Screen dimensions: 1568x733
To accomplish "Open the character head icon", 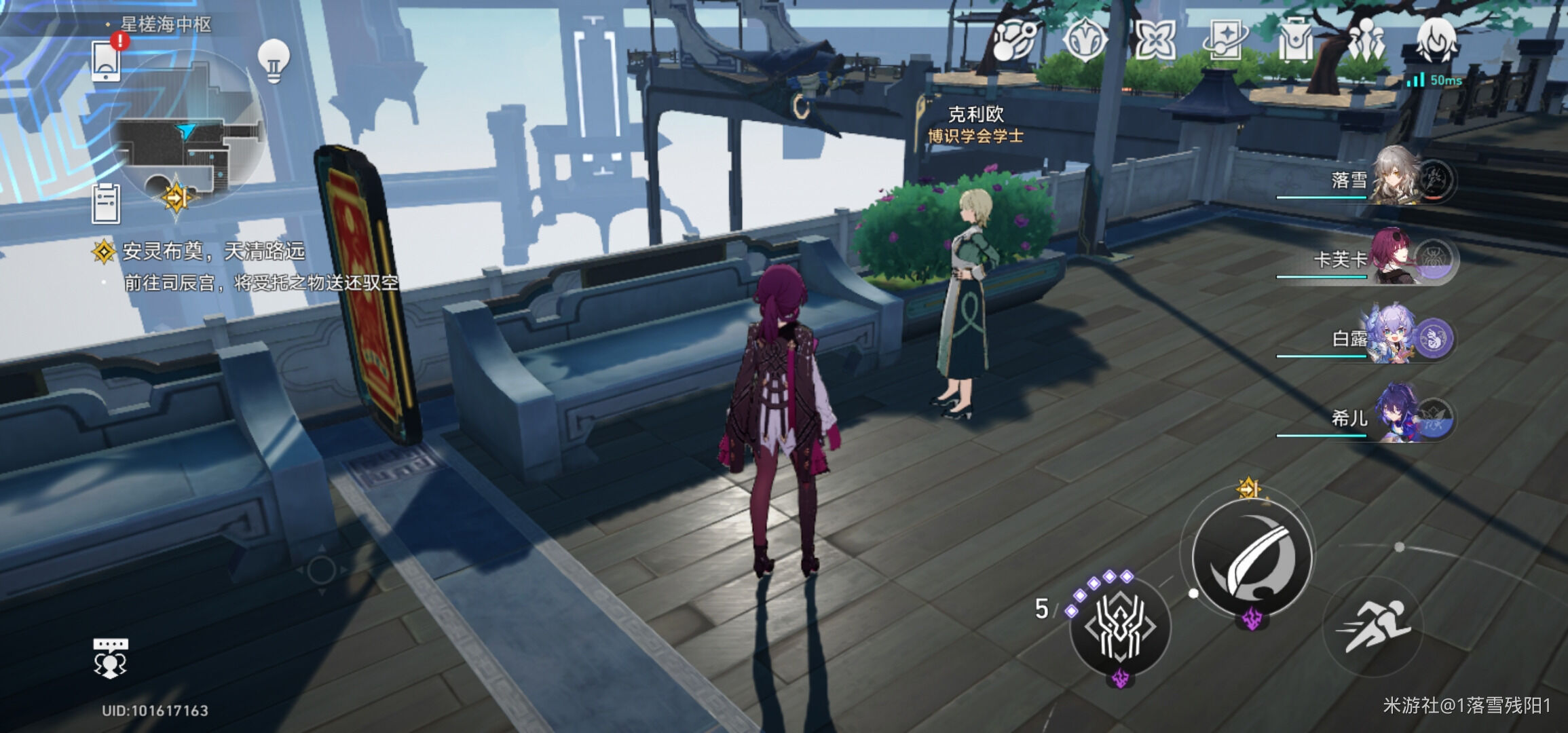I will [1436, 40].
